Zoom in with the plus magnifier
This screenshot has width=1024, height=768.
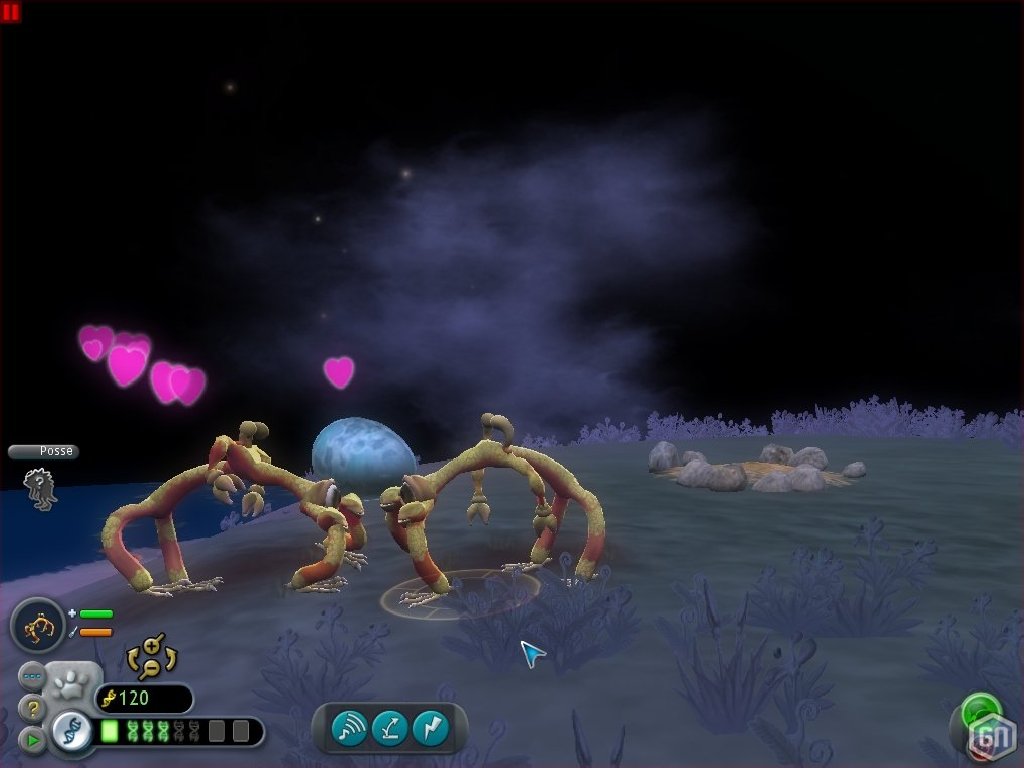(x=152, y=644)
